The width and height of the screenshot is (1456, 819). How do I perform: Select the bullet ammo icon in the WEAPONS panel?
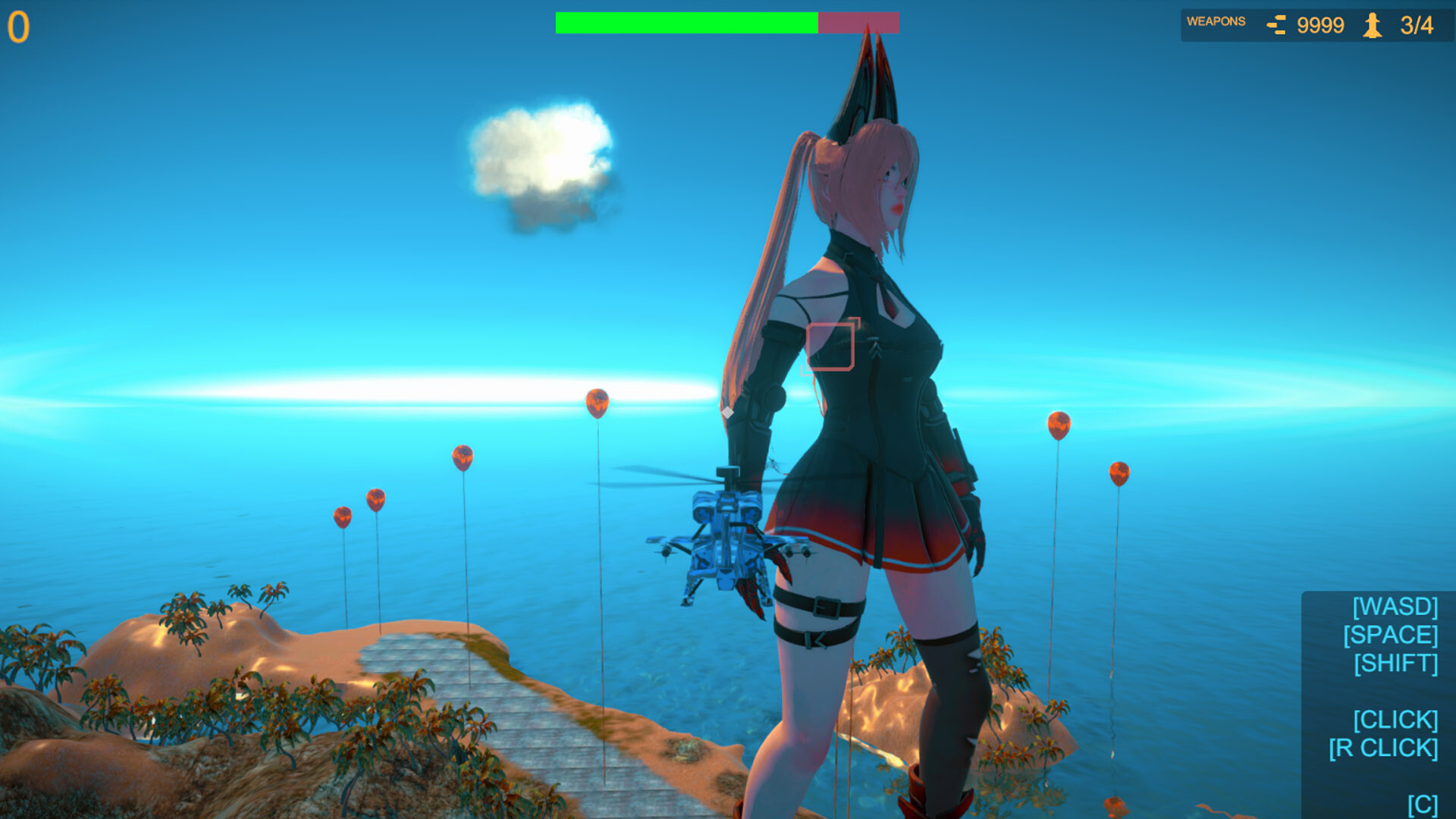click(1276, 24)
